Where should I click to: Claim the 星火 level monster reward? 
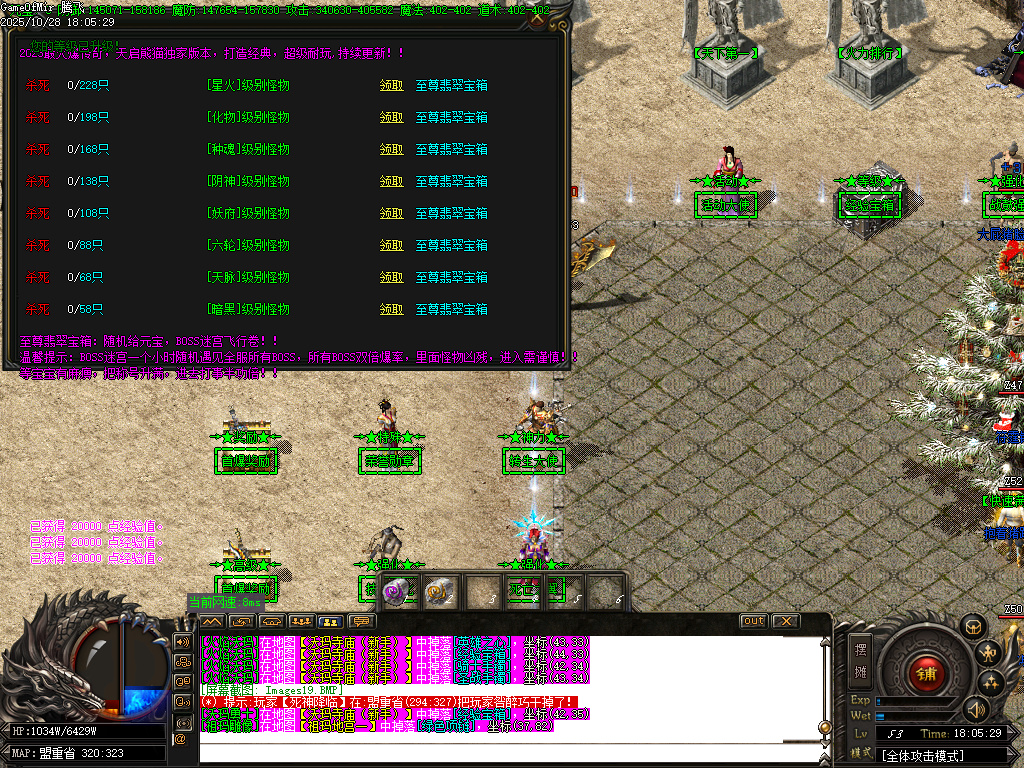pyautogui.click(x=391, y=86)
